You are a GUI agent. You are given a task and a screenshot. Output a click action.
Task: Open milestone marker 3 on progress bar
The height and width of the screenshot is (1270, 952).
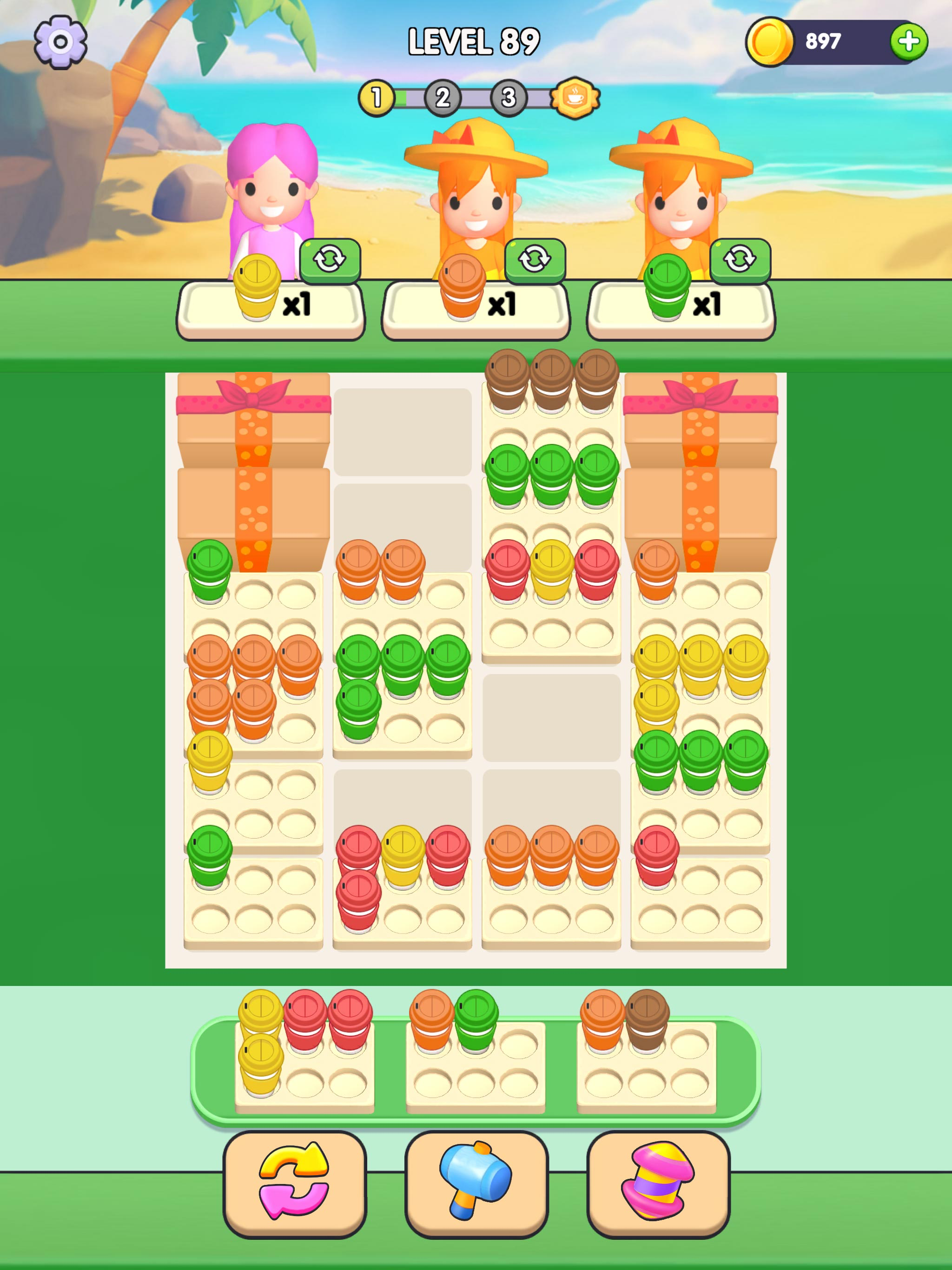tap(507, 97)
